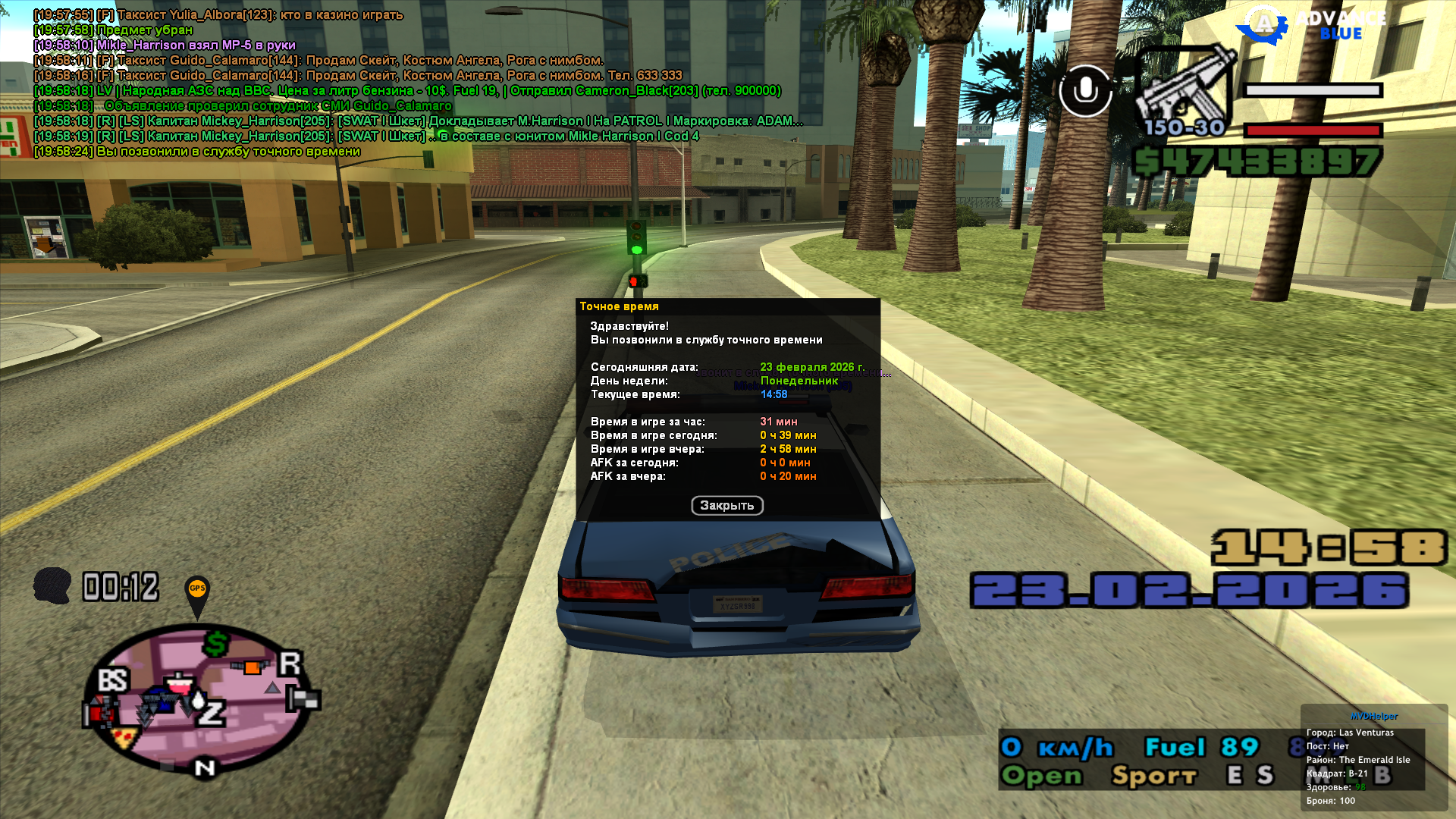The height and width of the screenshot is (819, 1456).
Task: Select the BS marker on the minimap
Action: (x=113, y=679)
